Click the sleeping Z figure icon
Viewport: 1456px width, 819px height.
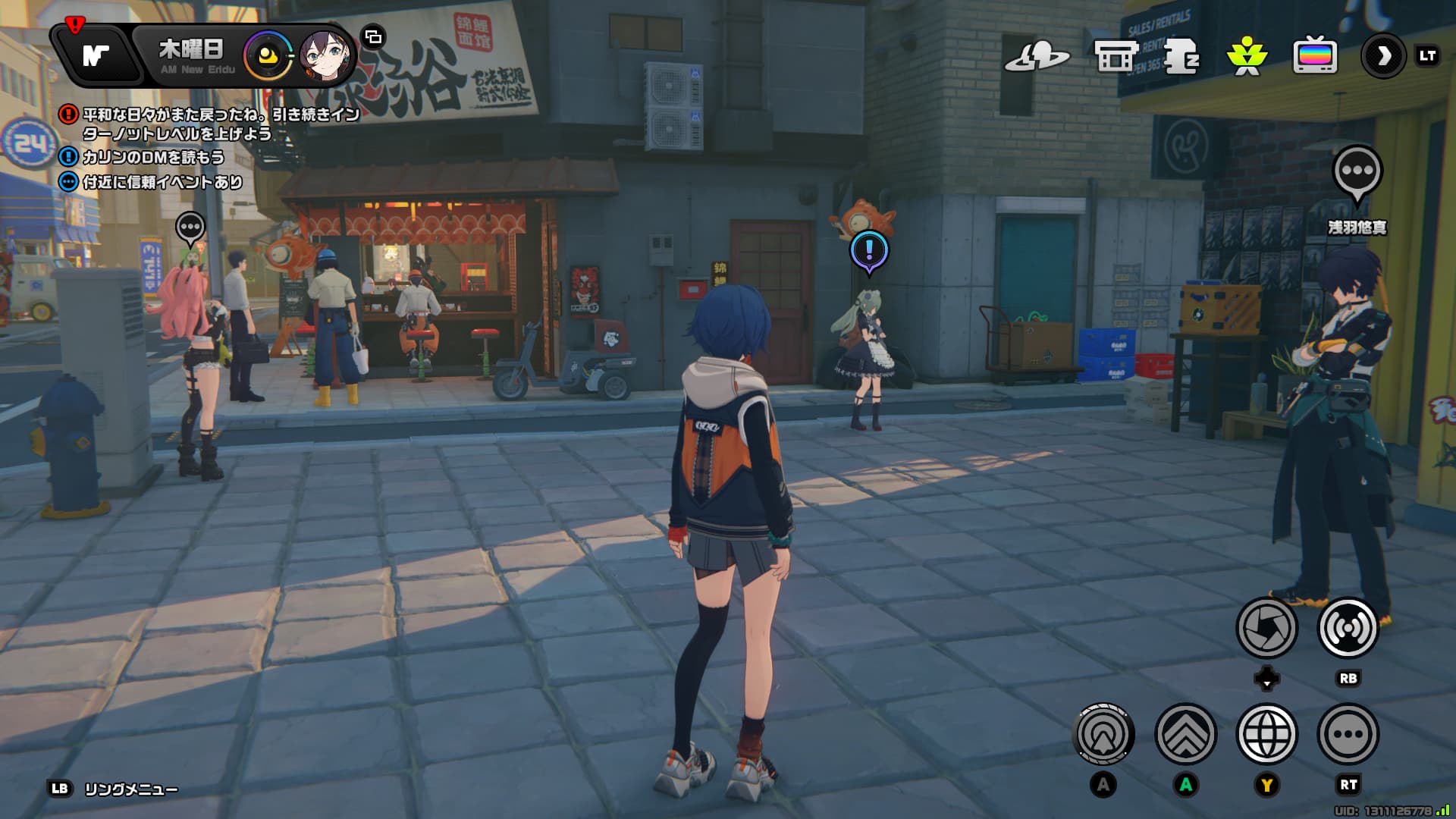(x=1180, y=56)
